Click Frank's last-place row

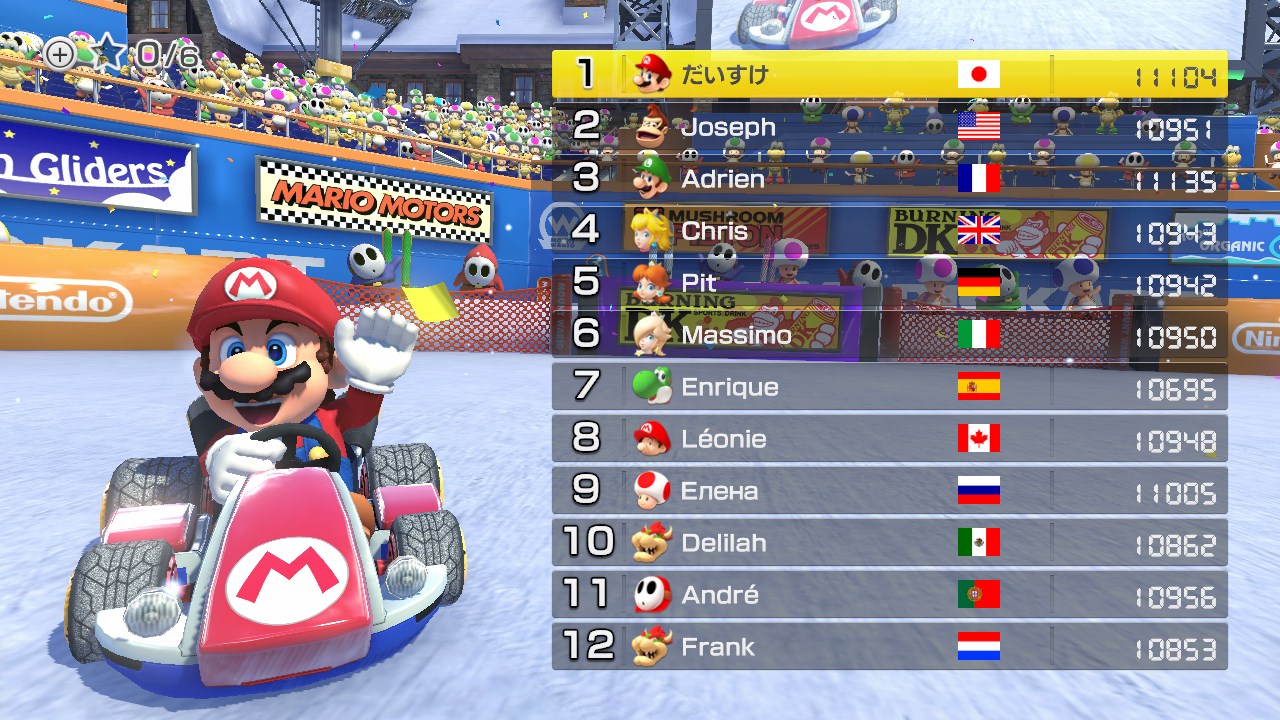point(889,647)
